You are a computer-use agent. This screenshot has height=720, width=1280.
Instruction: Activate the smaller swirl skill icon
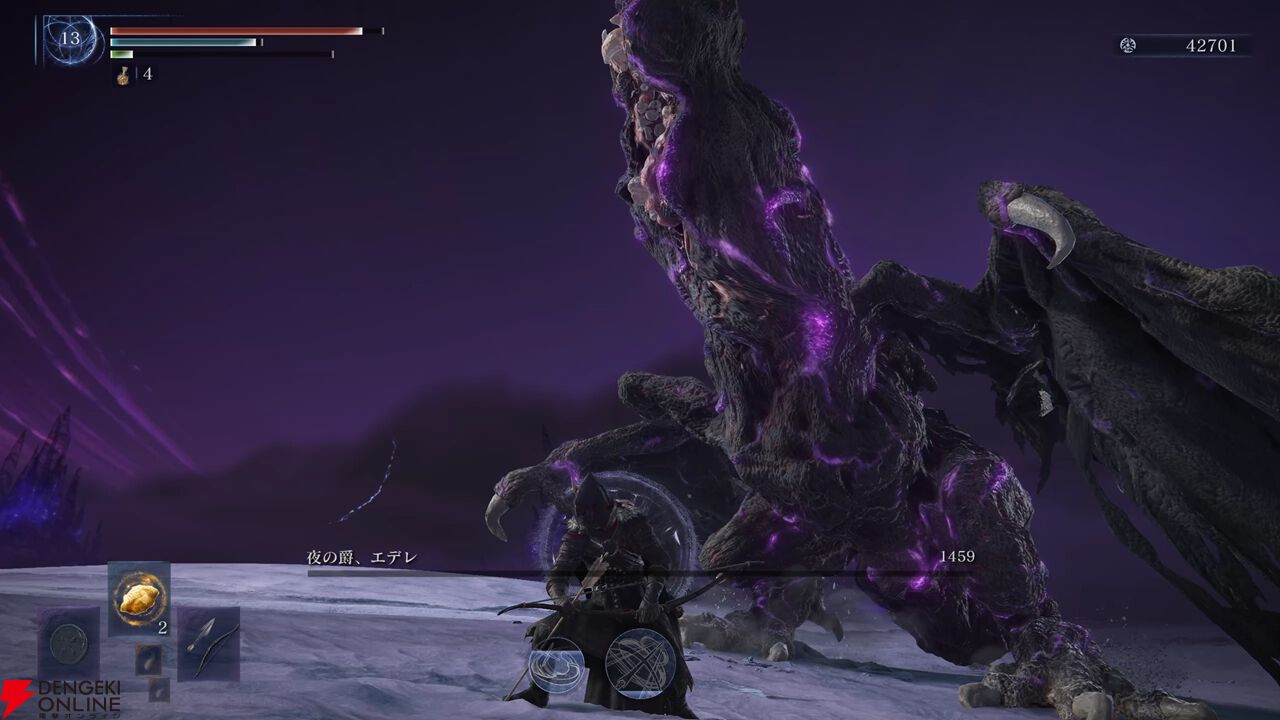pyautogui.click(x=557, y=665)
